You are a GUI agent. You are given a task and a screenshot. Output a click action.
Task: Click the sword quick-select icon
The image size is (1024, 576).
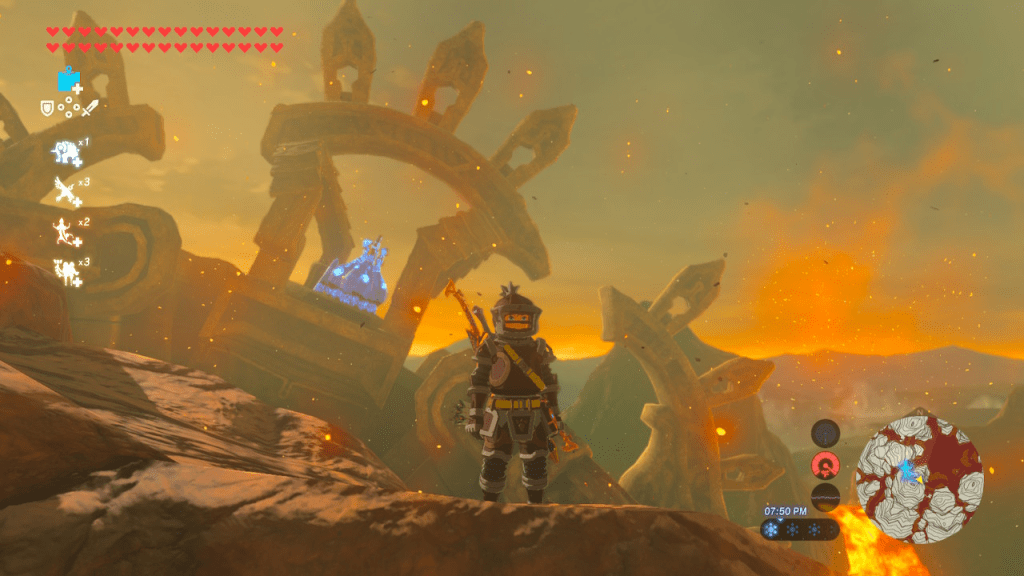coord(90,107)
